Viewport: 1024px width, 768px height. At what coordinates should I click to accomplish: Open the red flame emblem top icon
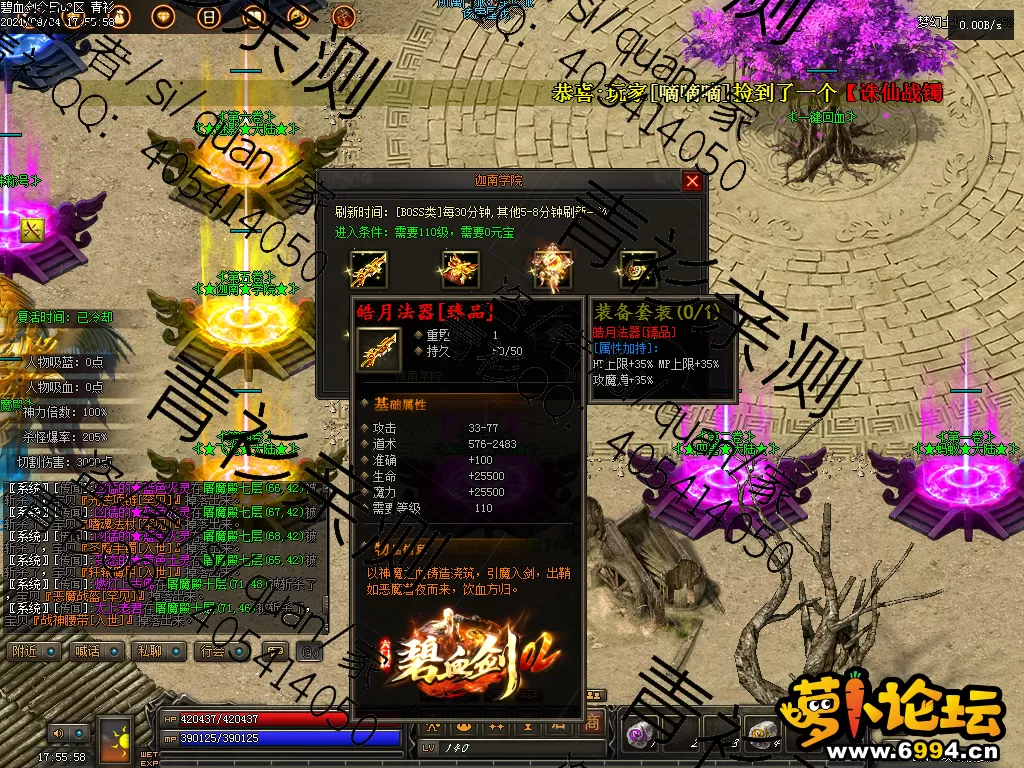(x=343, y=16)
